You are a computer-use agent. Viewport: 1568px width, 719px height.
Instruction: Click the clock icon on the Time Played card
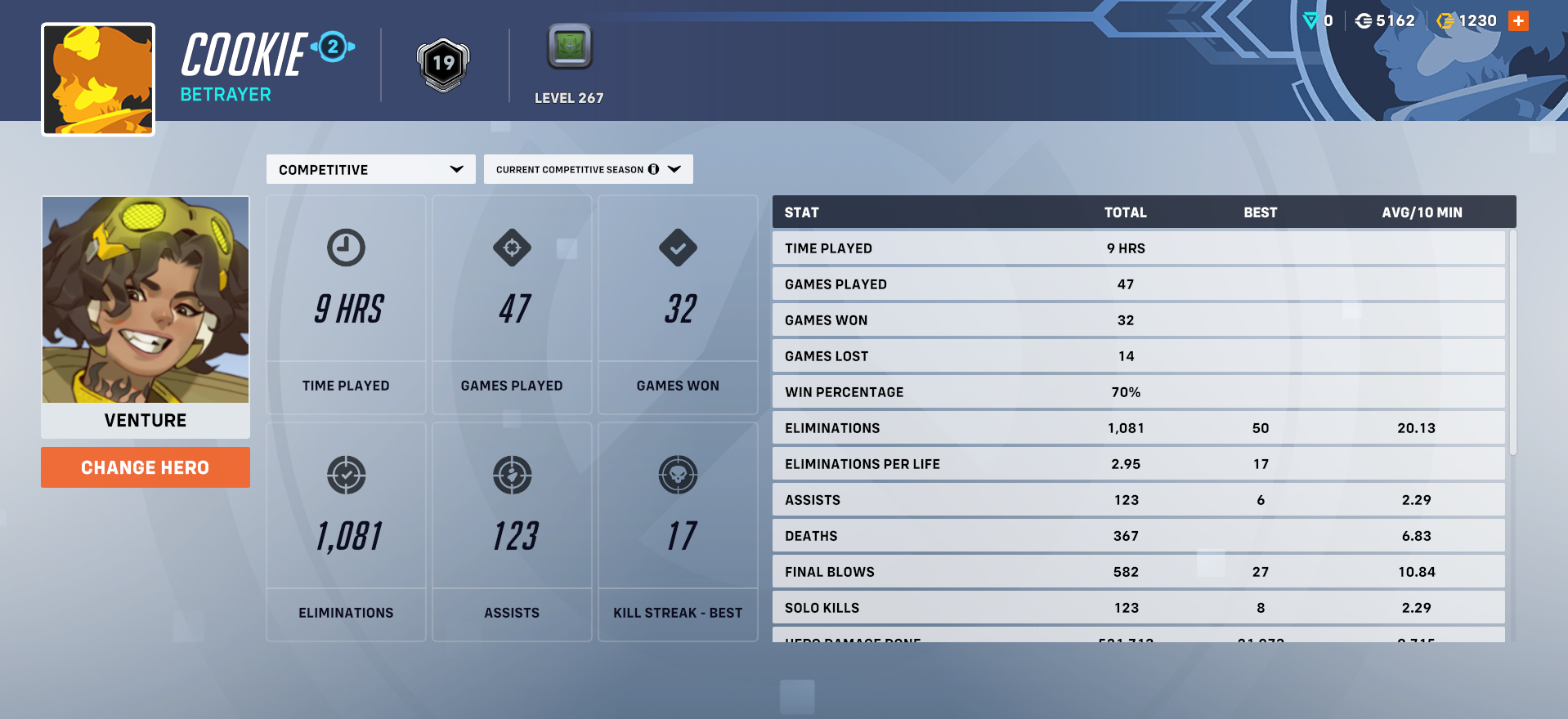tap(346, 248)
